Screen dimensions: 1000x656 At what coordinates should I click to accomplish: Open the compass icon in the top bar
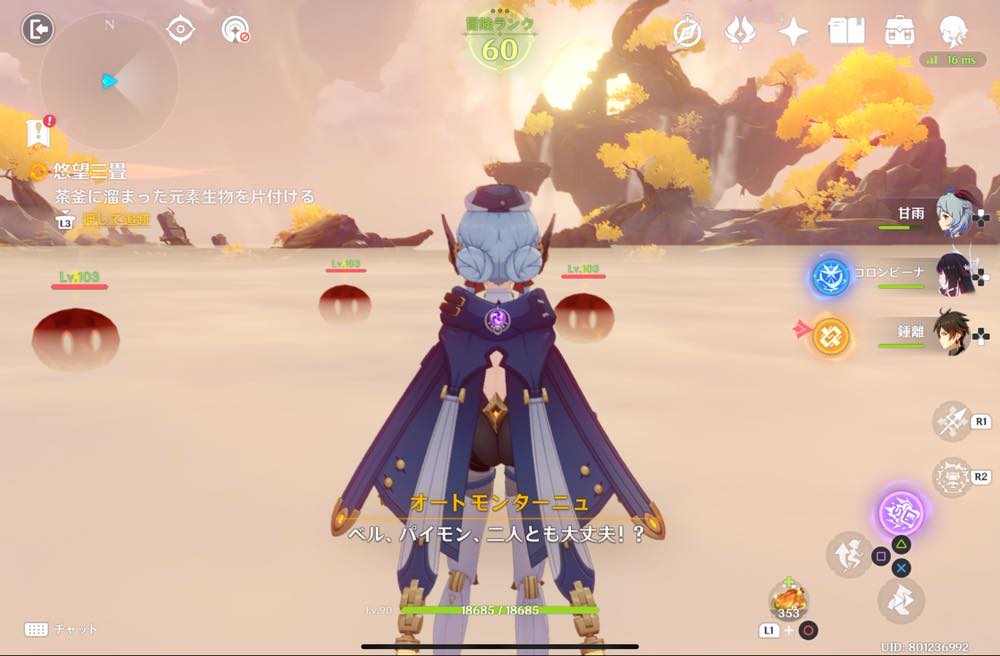[x=687, y=31]
